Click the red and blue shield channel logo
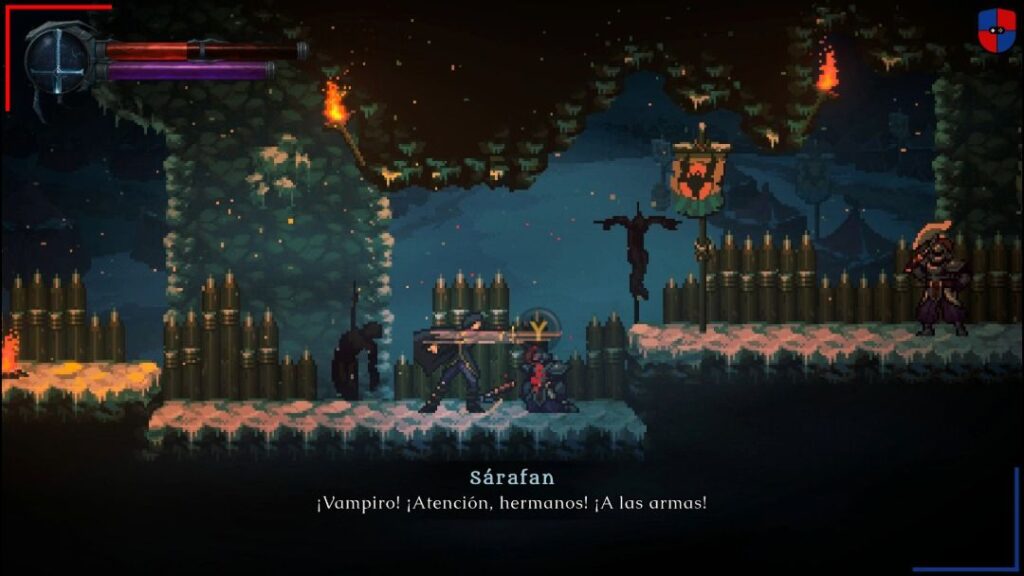1024x576 pixels. [996, 31]
